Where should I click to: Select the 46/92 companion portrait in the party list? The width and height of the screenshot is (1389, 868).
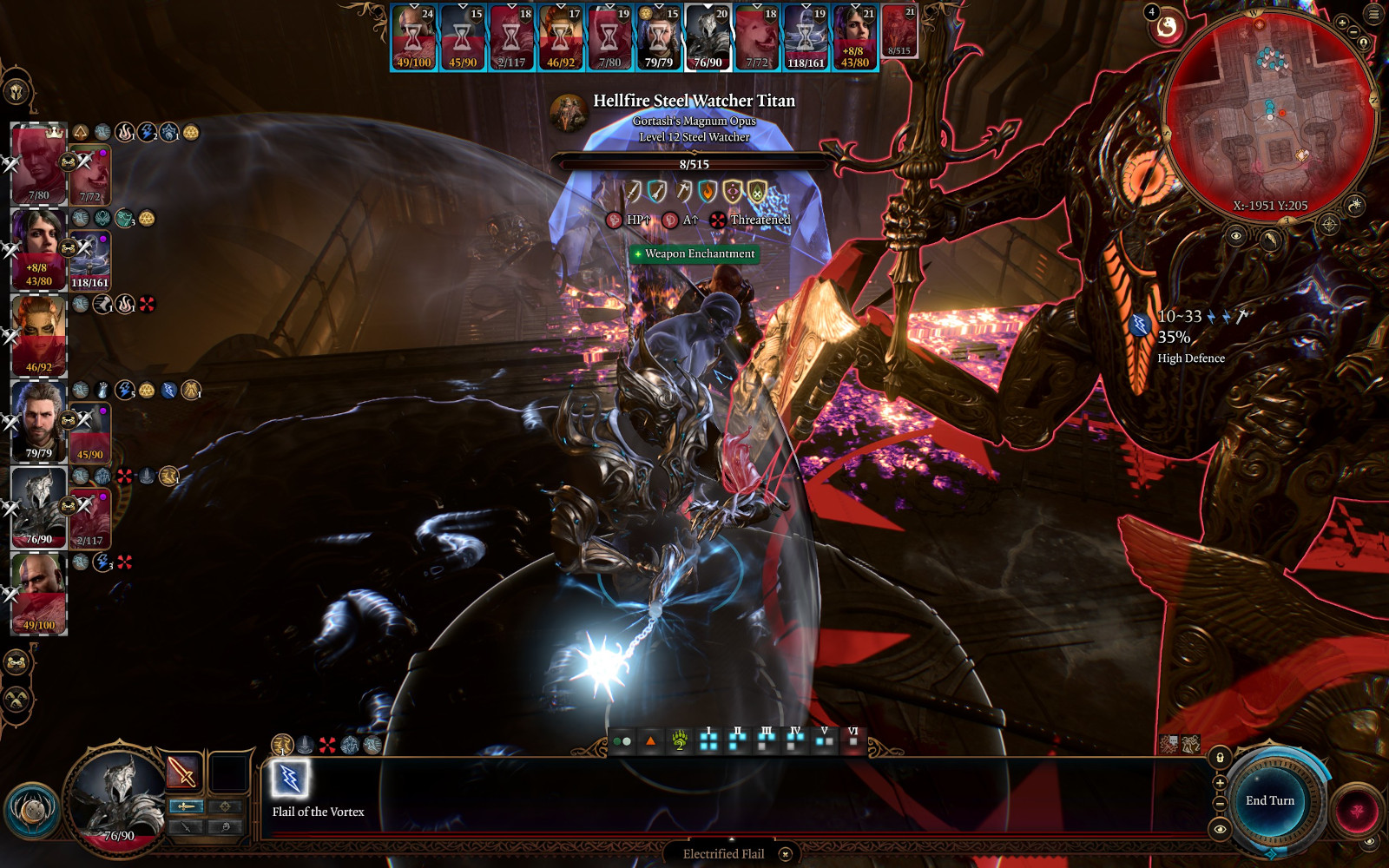[39, 336]
